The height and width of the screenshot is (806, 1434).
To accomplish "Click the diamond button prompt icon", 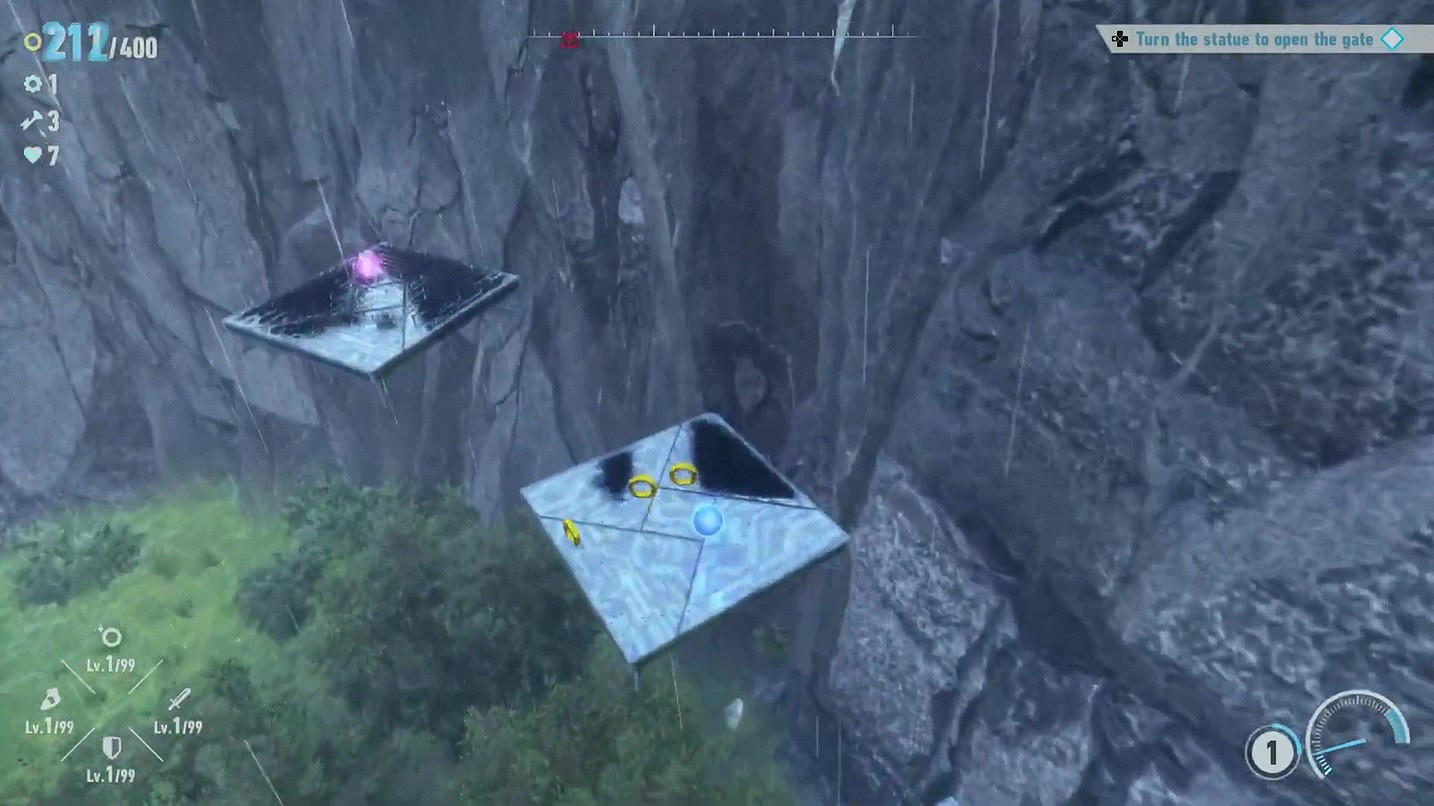I will tap(1392, 39).
